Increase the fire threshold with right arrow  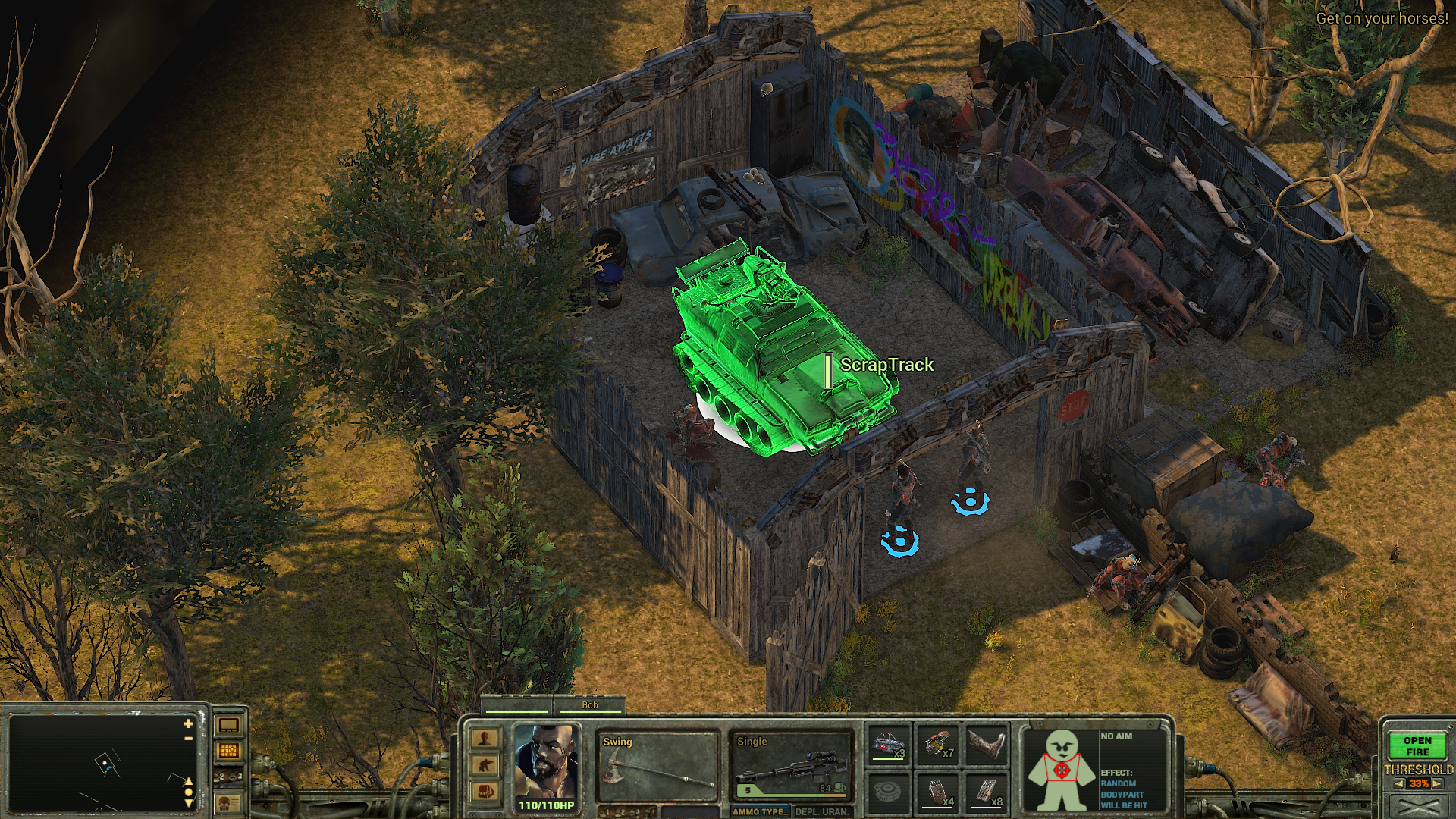tap(1437, 784)
